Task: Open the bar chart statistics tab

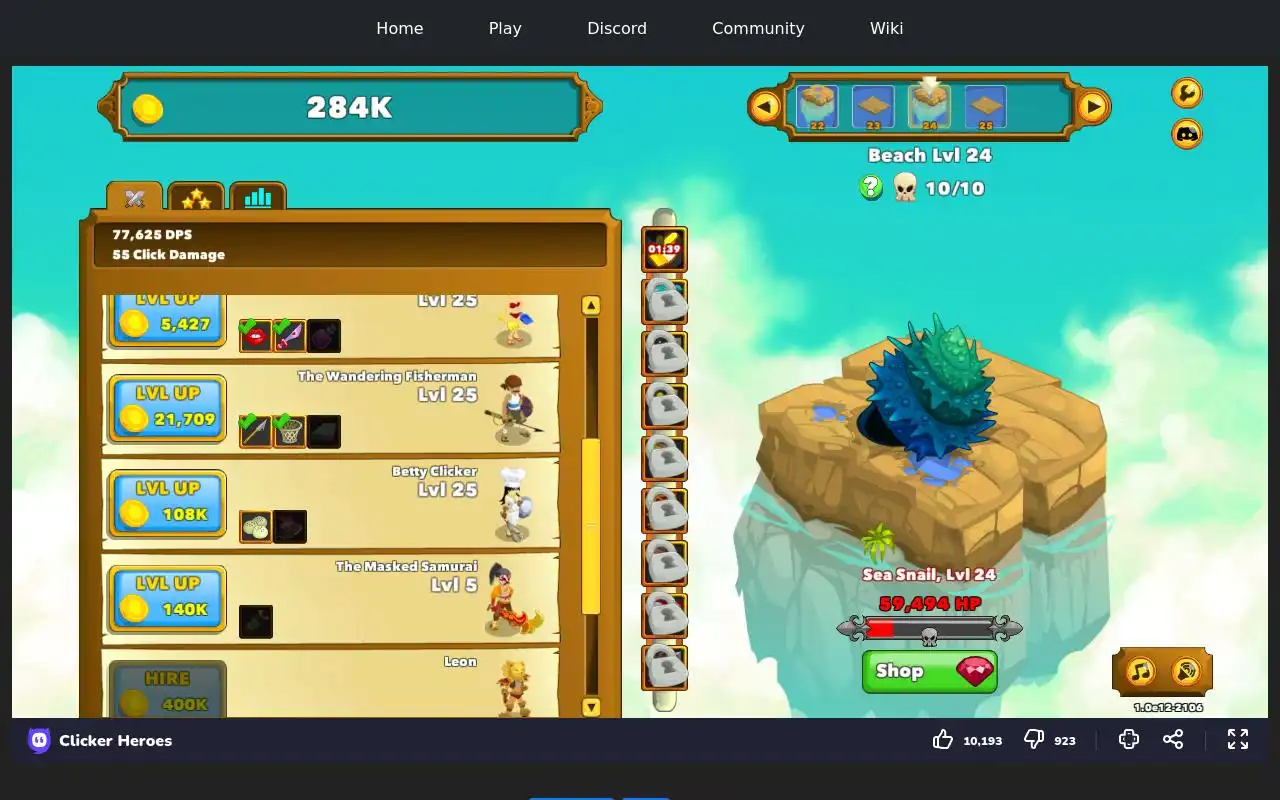Action: (x=258, y=198)
